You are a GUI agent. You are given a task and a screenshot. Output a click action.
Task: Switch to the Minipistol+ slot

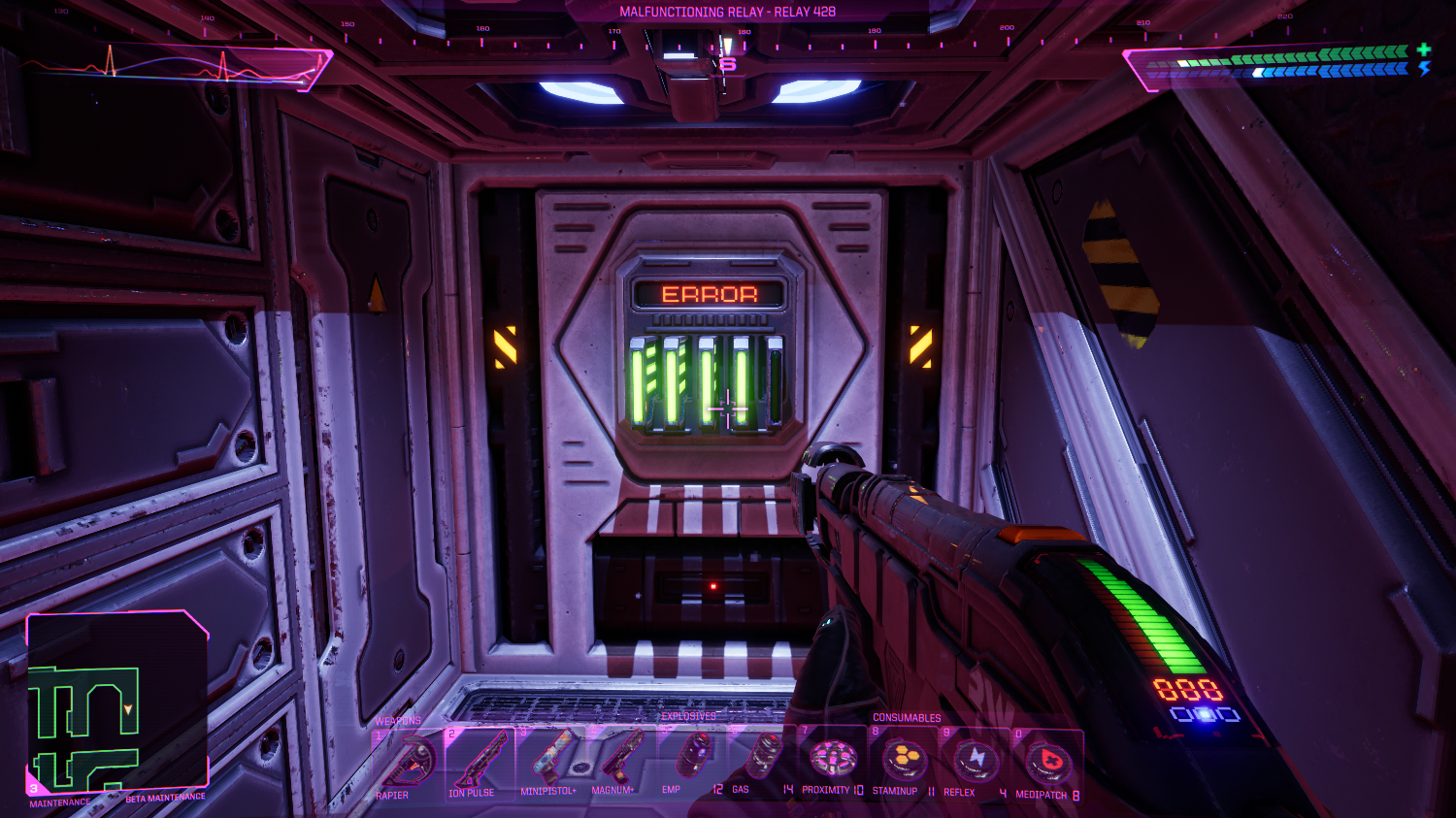[551, 760]
